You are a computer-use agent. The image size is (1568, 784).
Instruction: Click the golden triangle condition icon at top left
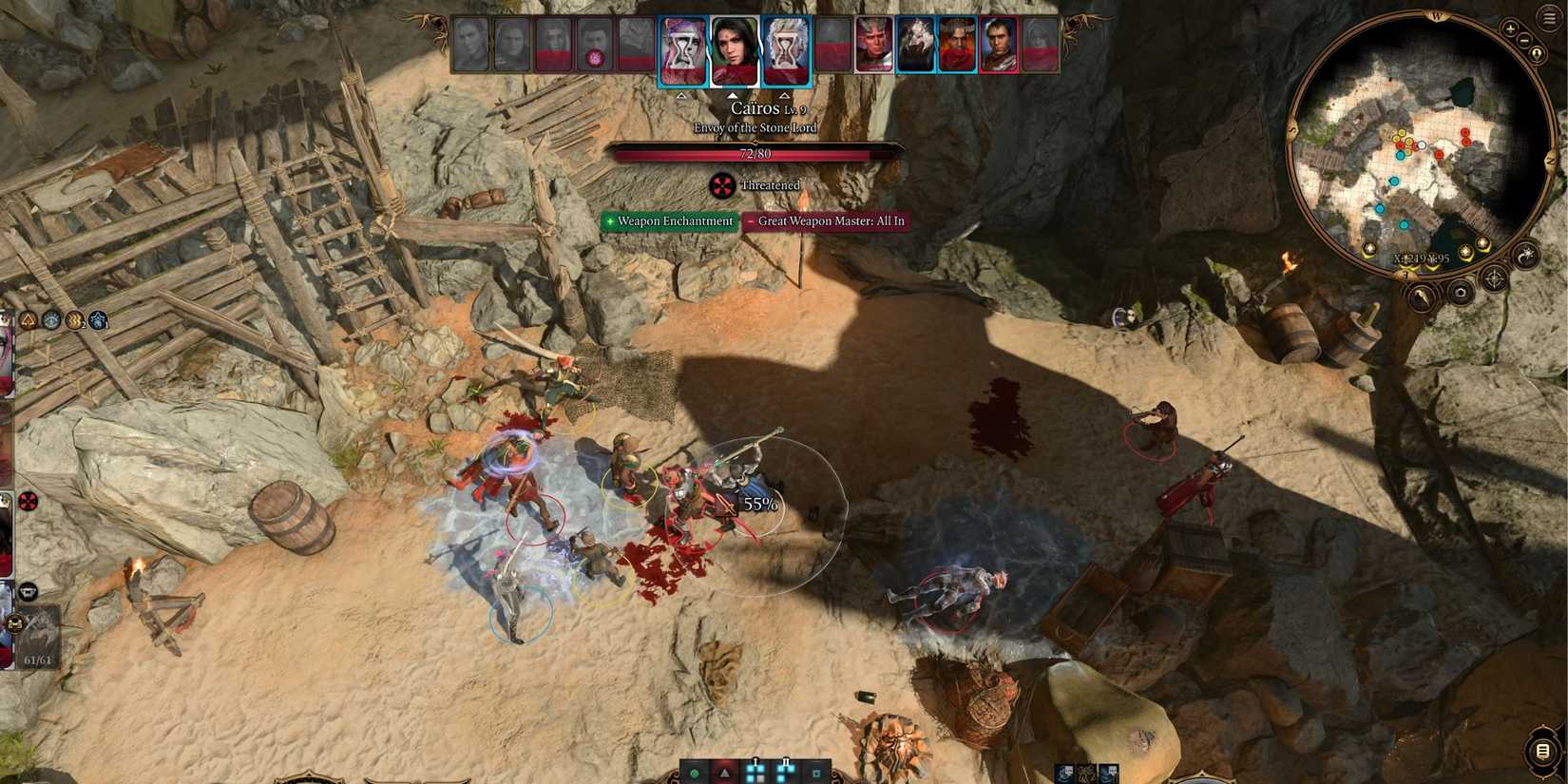(x=28, y=320)
